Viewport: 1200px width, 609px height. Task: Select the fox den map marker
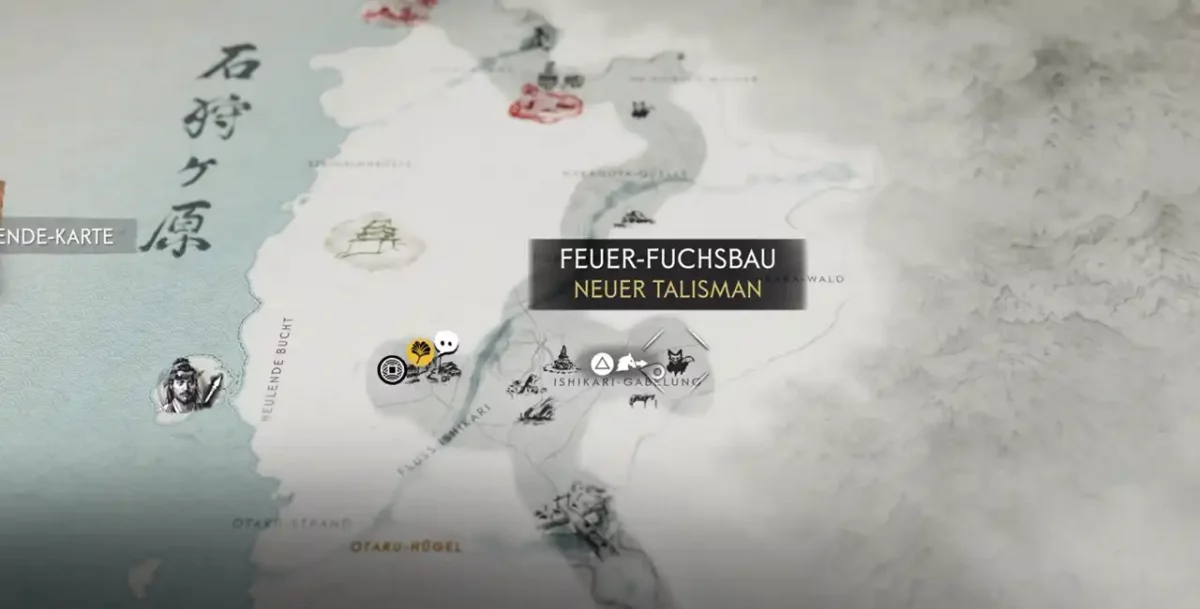coord(676,361)
